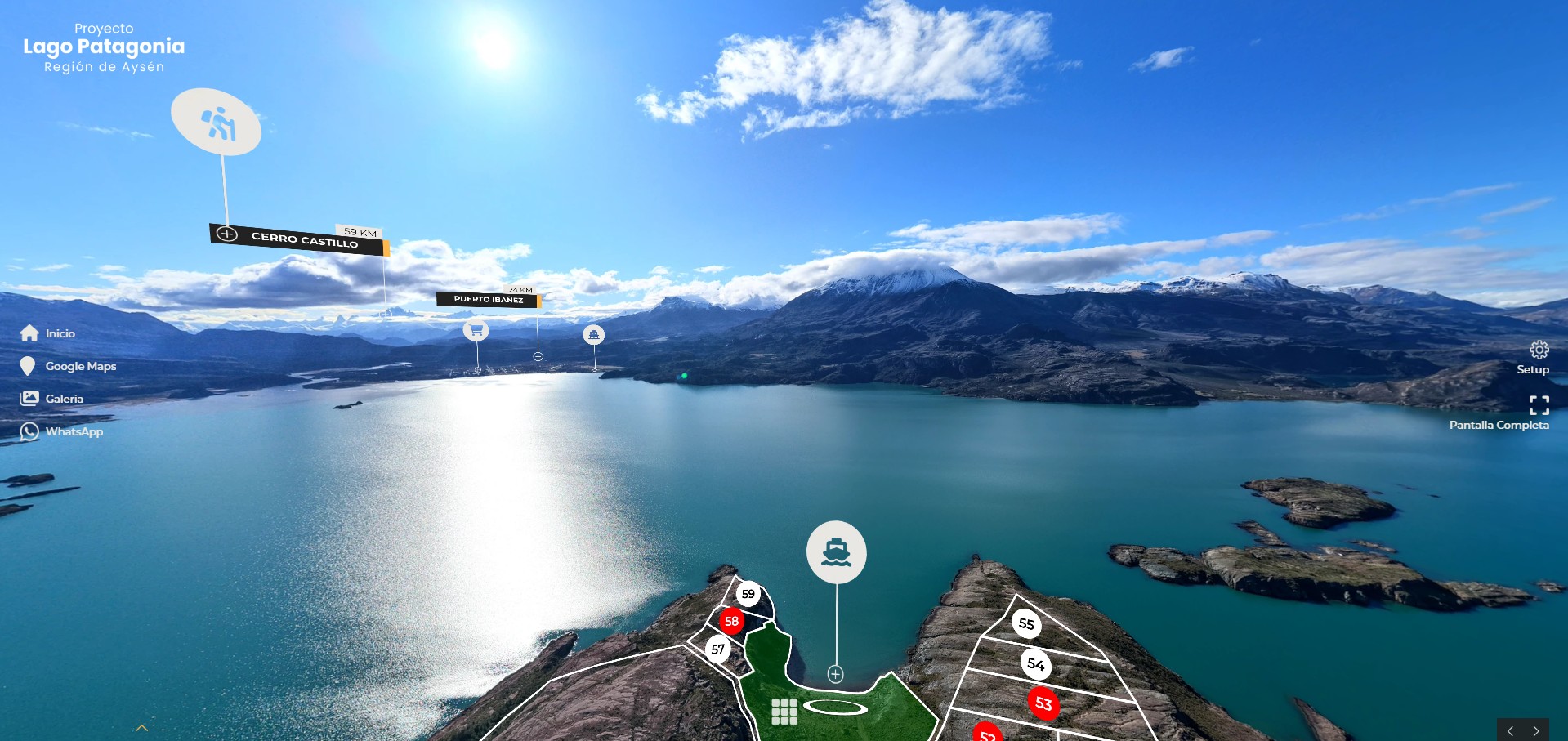
Task: Open the Inicio home menu entry
Action: (47, 333)
